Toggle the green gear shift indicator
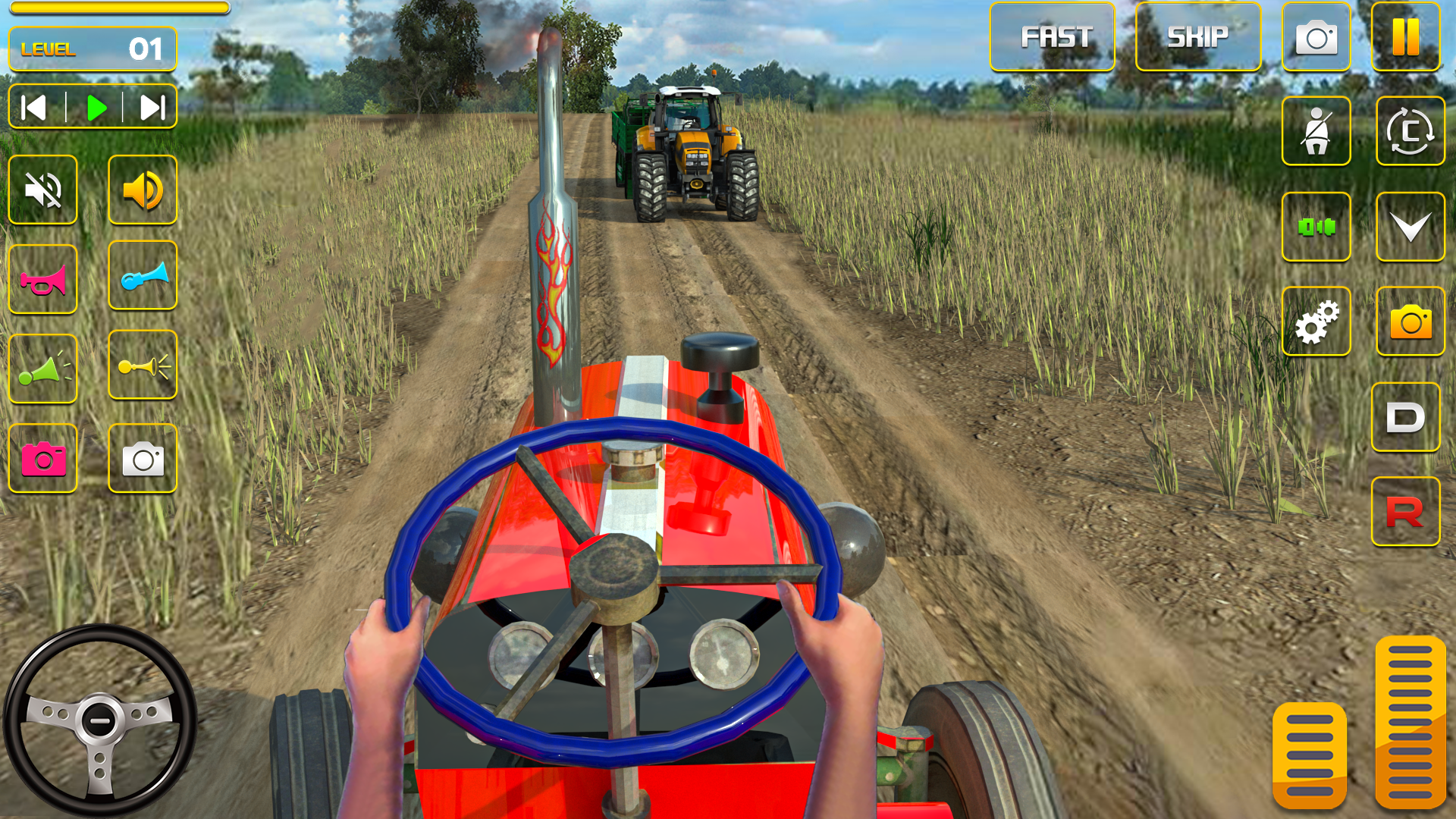 click(x=1317, y=225)
